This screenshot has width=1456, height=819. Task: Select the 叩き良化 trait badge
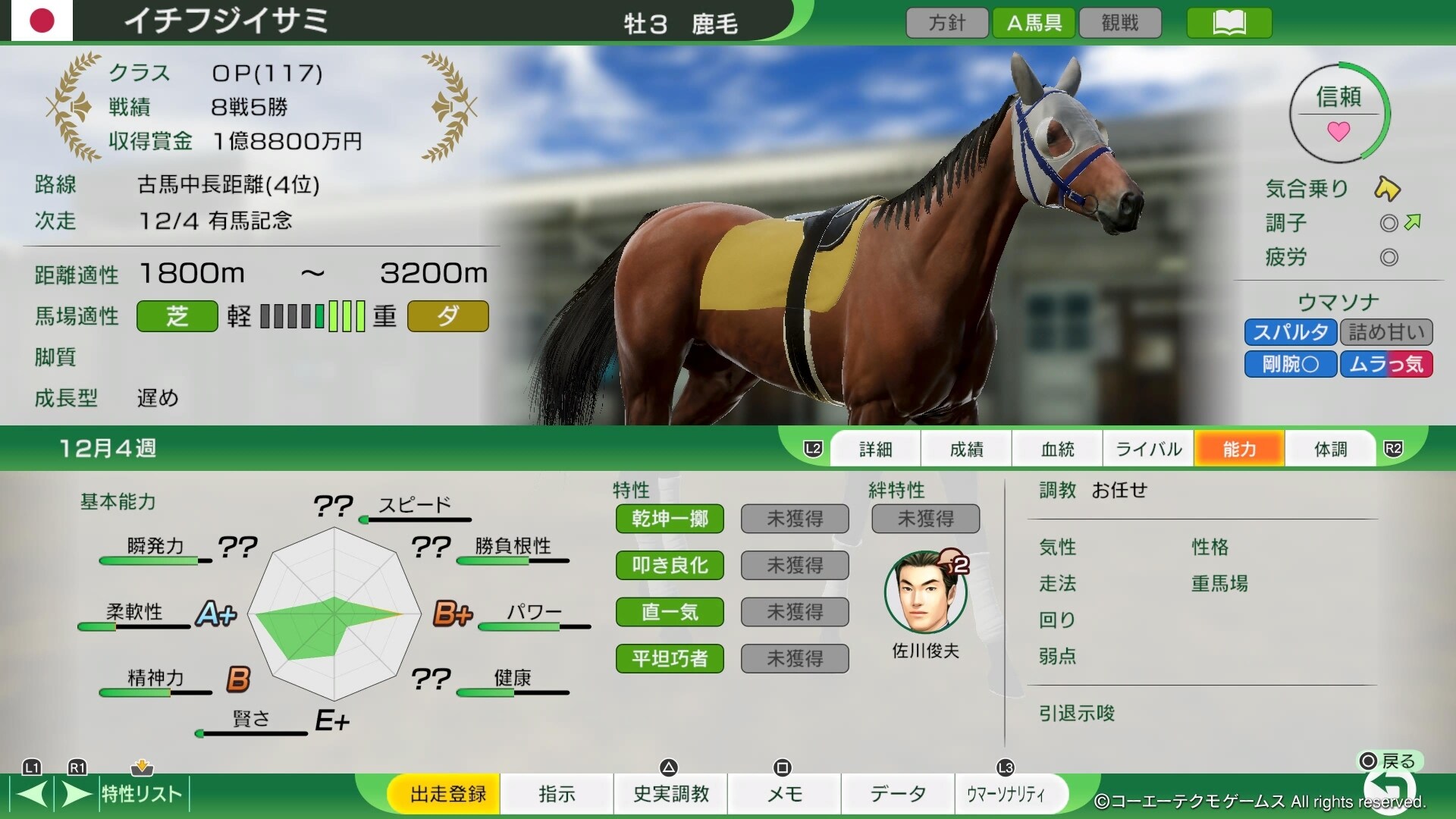point(670,566)
